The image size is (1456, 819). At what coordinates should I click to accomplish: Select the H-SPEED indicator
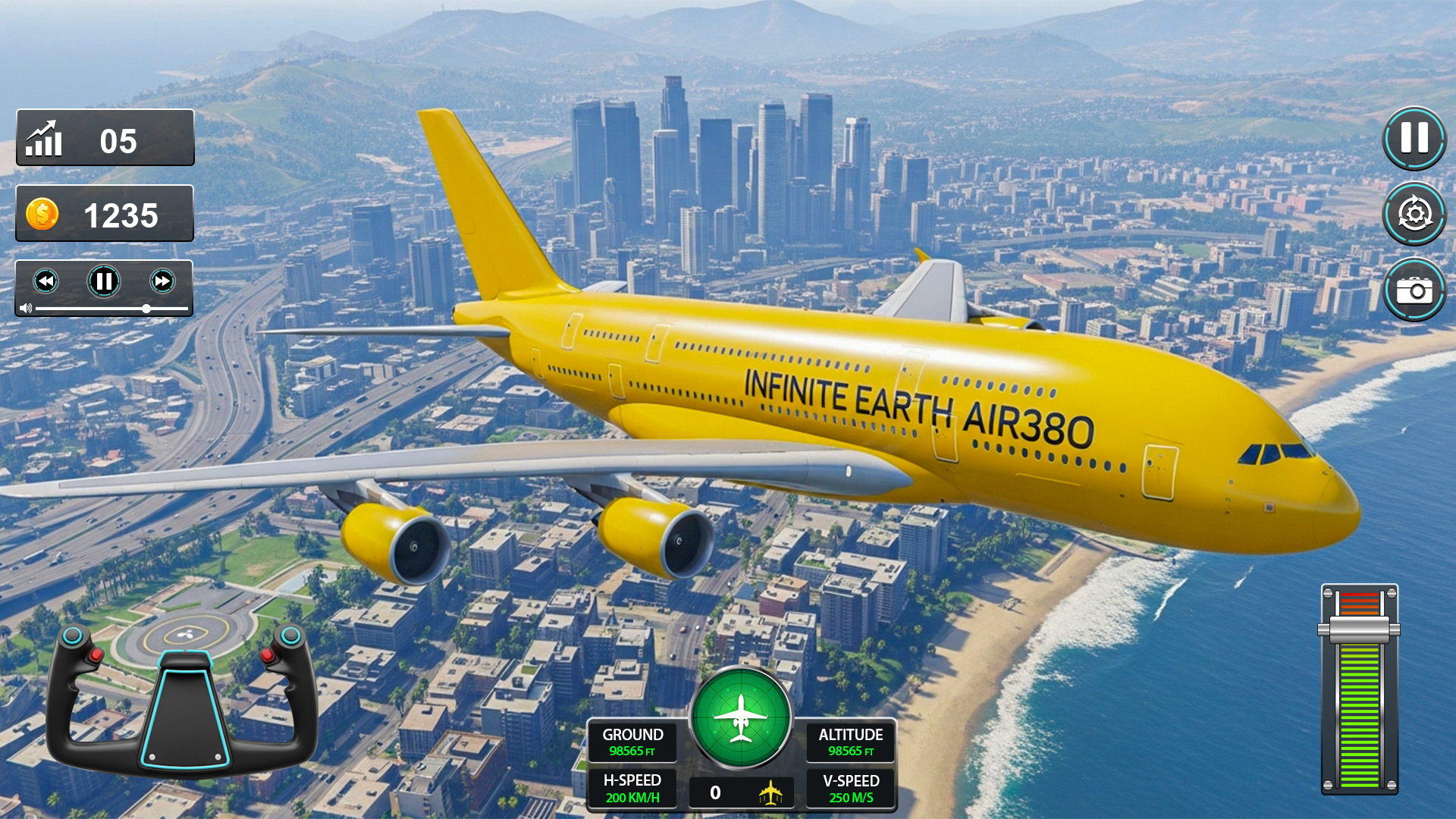pos(633,789)
